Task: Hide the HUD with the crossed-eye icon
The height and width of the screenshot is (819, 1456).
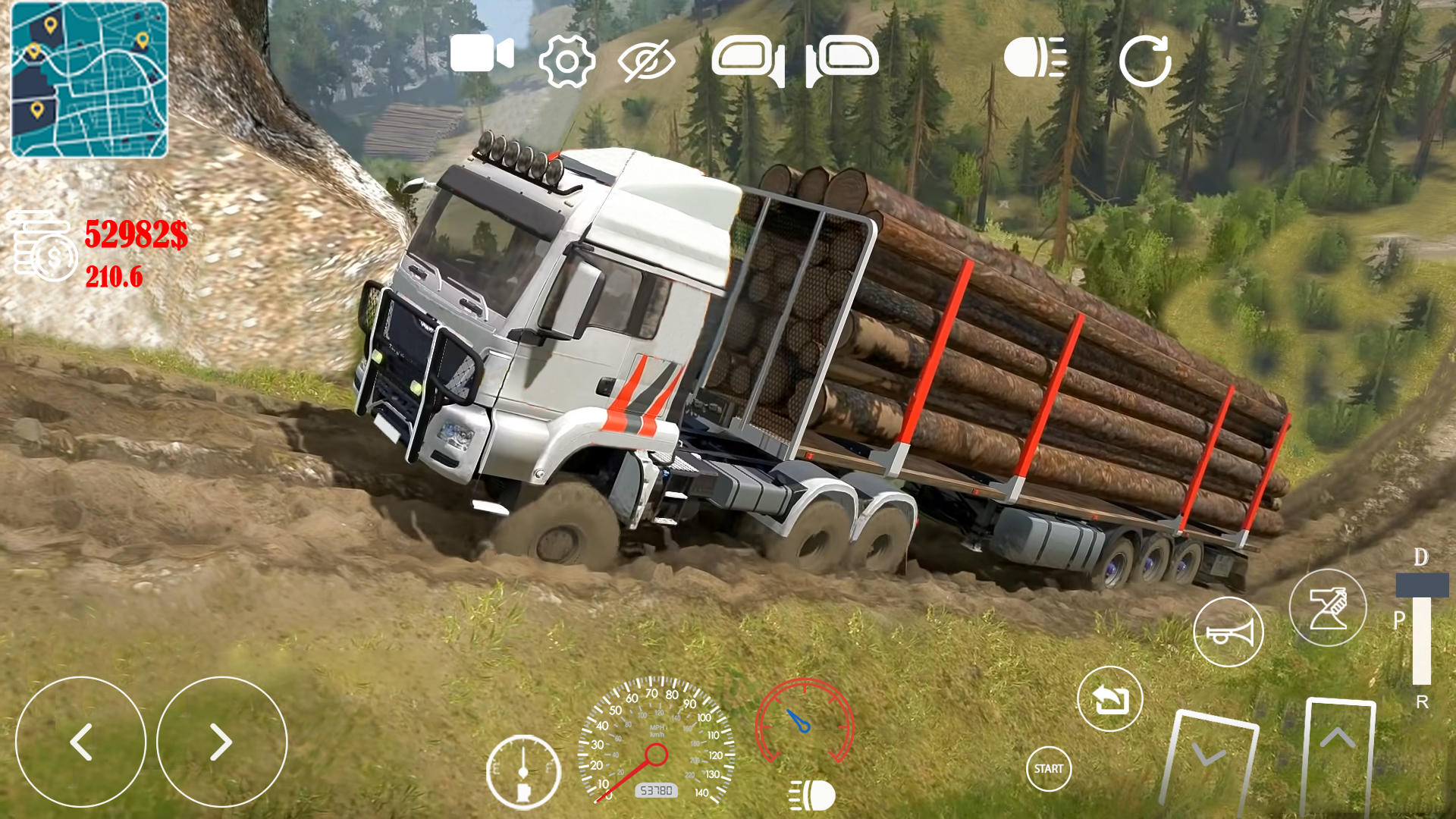Action: (646, 61)
